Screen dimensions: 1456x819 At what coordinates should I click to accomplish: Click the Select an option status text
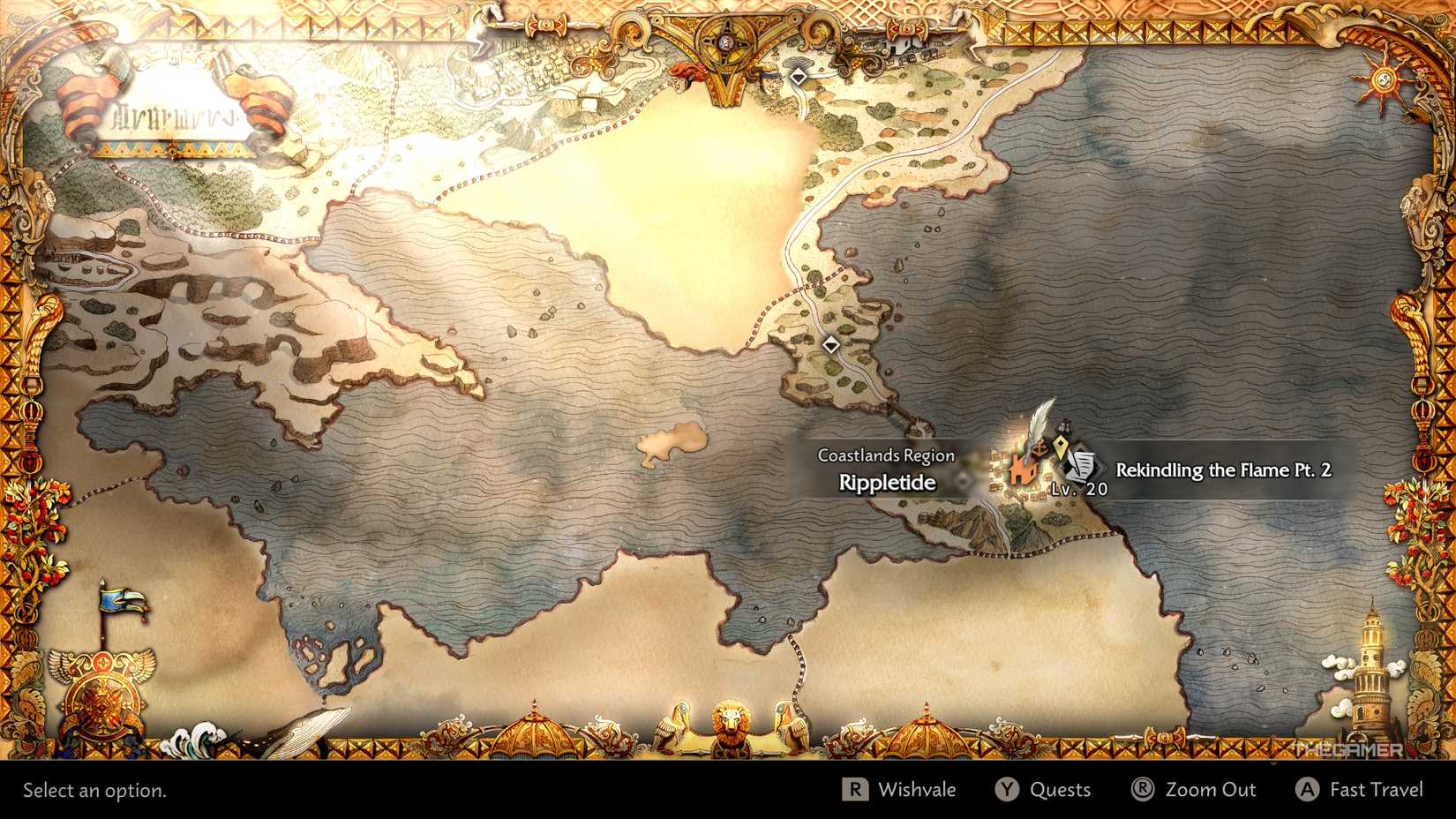tap(92, 790)
